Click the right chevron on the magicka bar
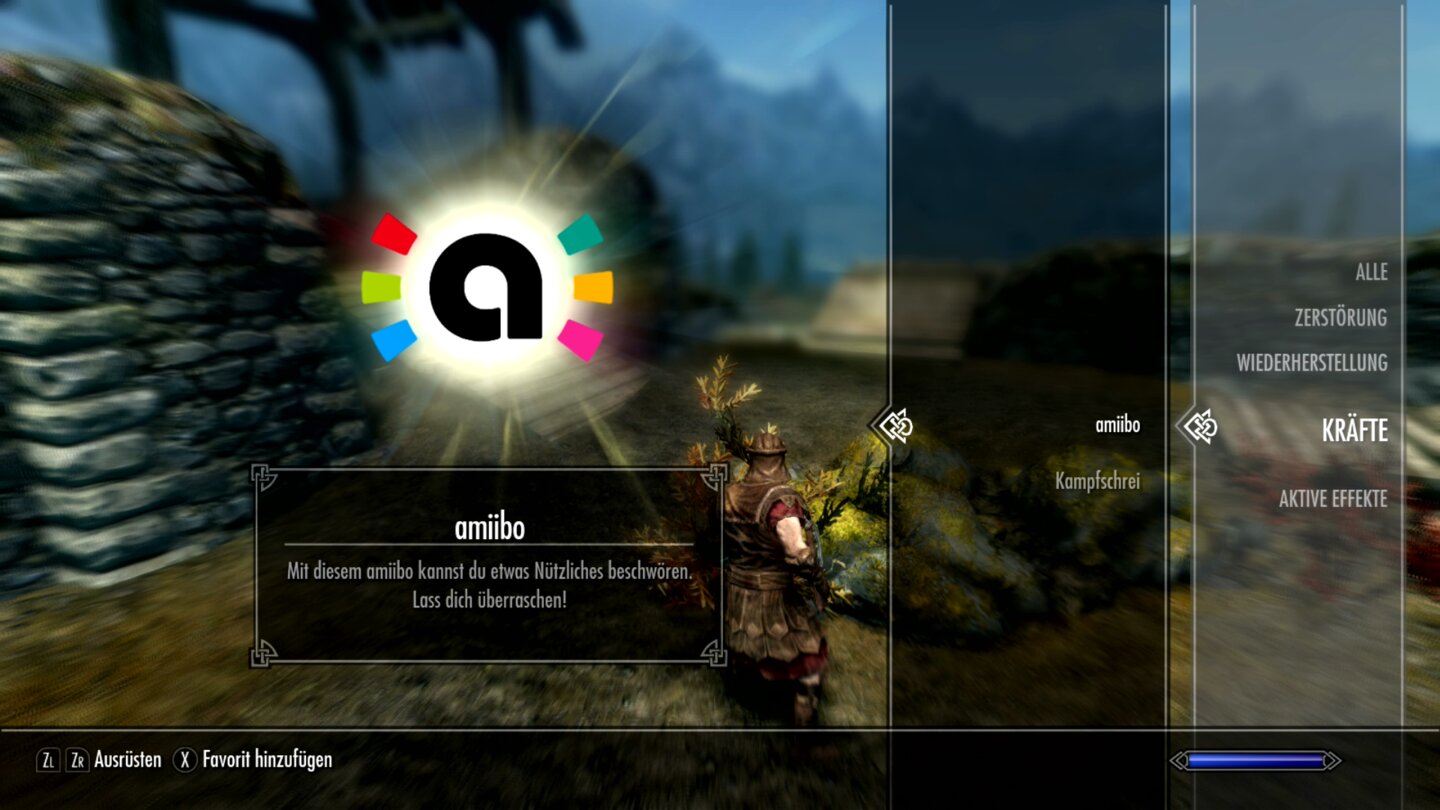 1331,759
